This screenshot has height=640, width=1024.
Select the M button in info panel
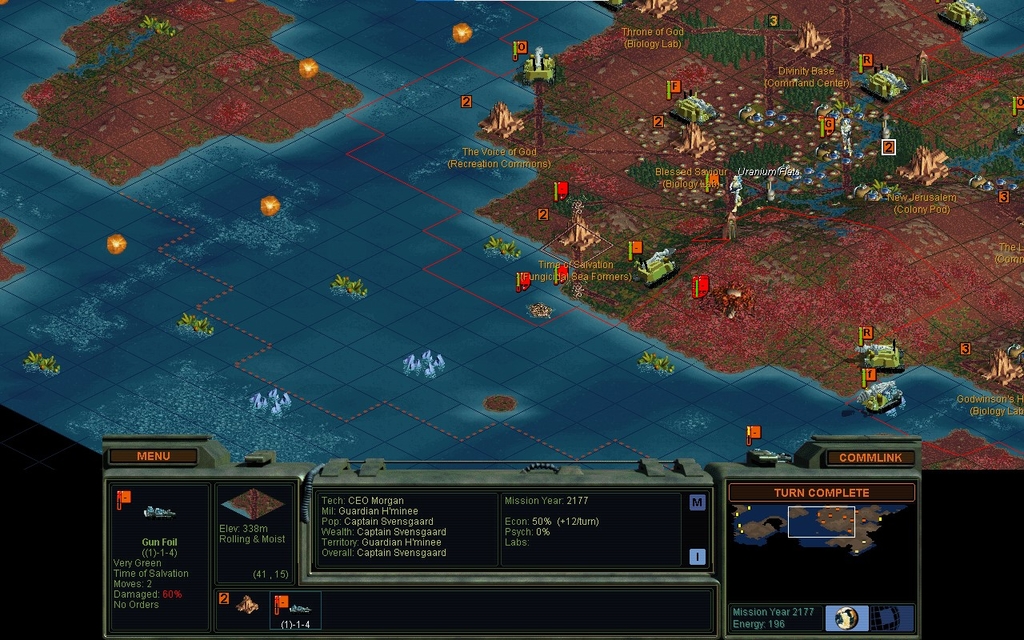[x=697, y=502]
